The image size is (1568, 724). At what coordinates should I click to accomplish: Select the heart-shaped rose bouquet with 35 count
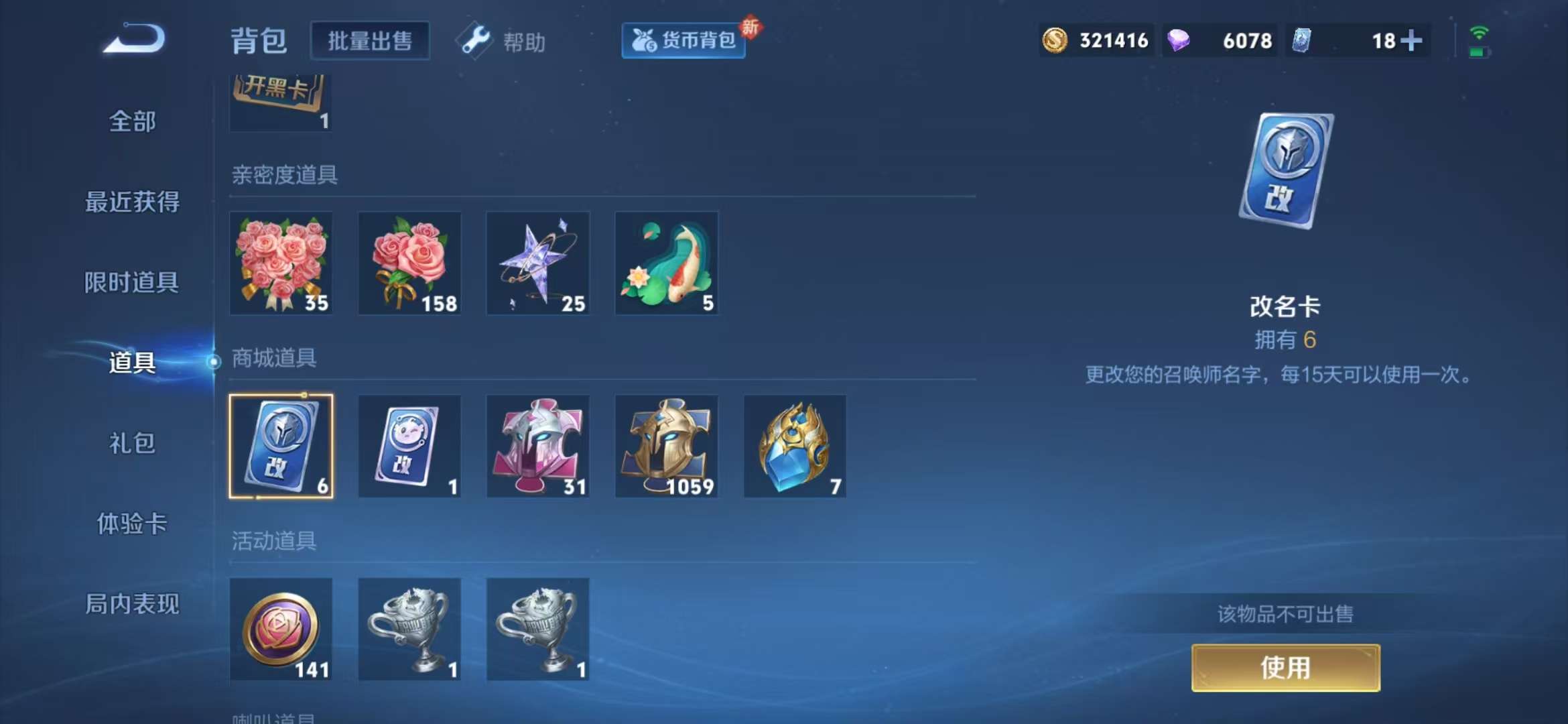(281, 263)
